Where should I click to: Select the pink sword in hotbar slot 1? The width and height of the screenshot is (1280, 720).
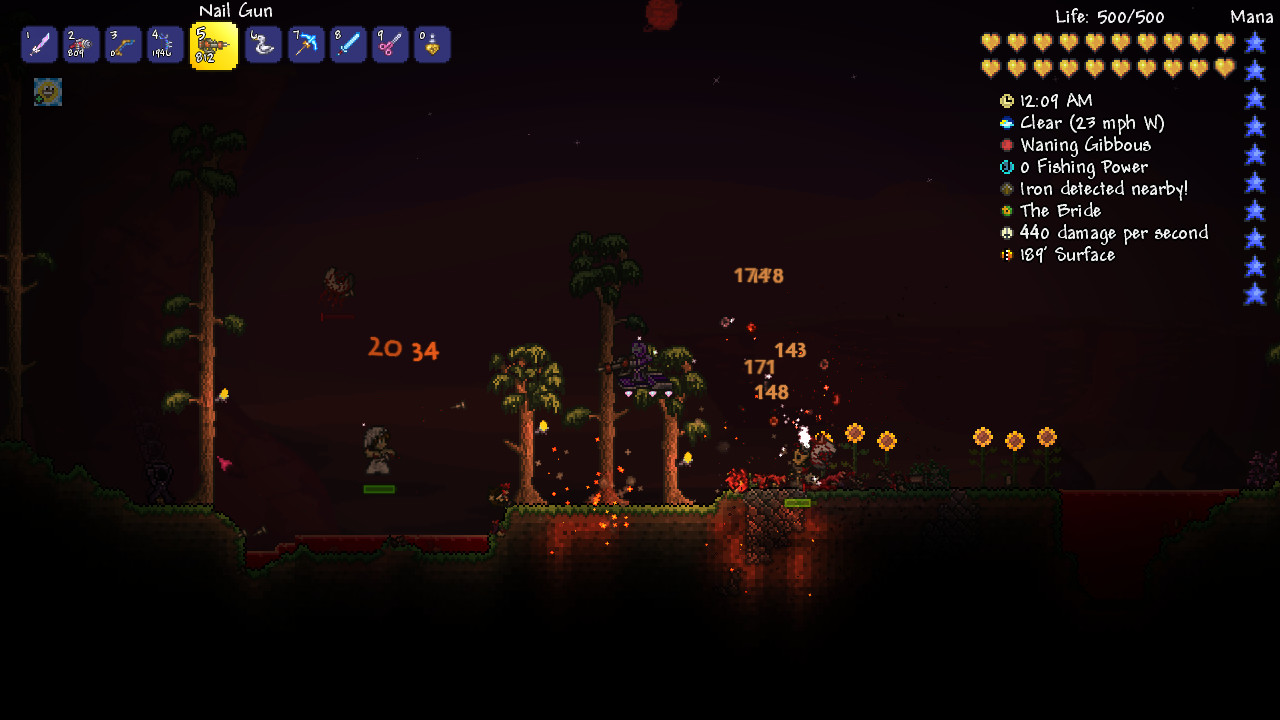(38, 43)
